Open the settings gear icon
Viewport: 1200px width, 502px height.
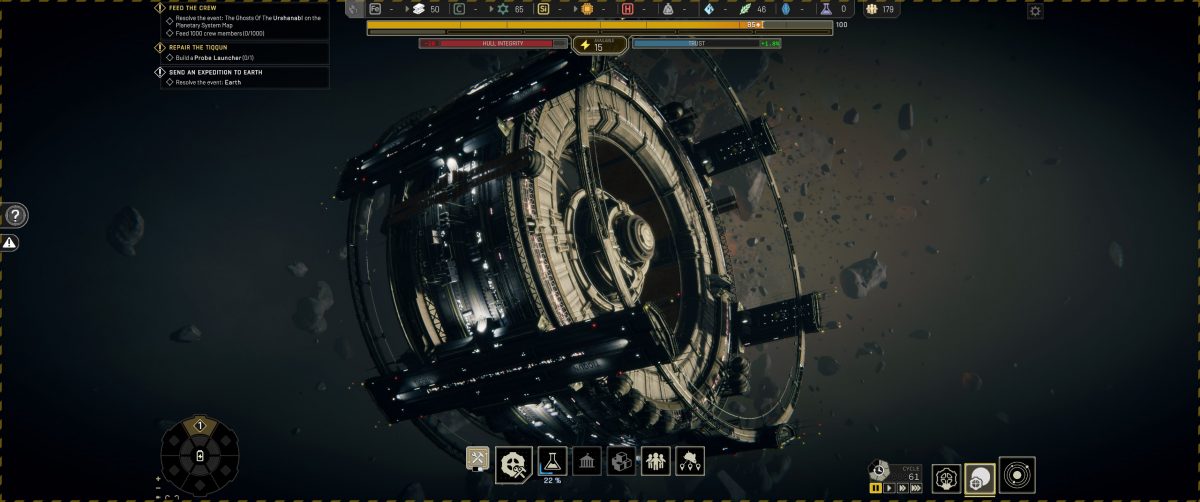click(x=1035, y=11)
